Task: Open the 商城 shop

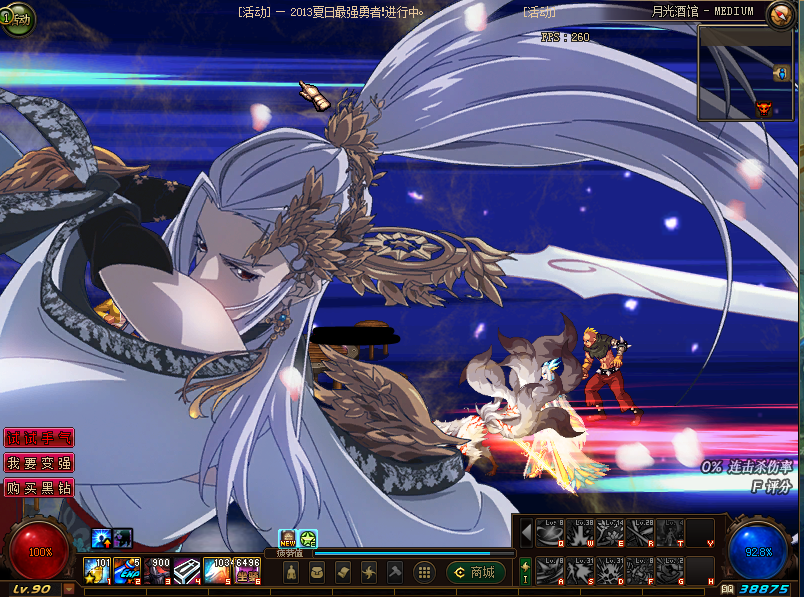Action: coord(476,572)
